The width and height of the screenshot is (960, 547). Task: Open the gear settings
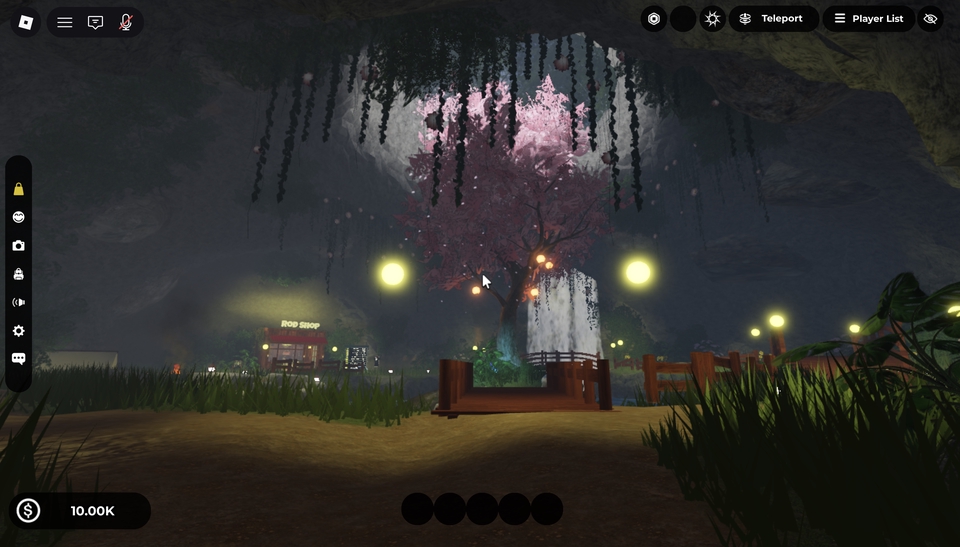(18, 331)
